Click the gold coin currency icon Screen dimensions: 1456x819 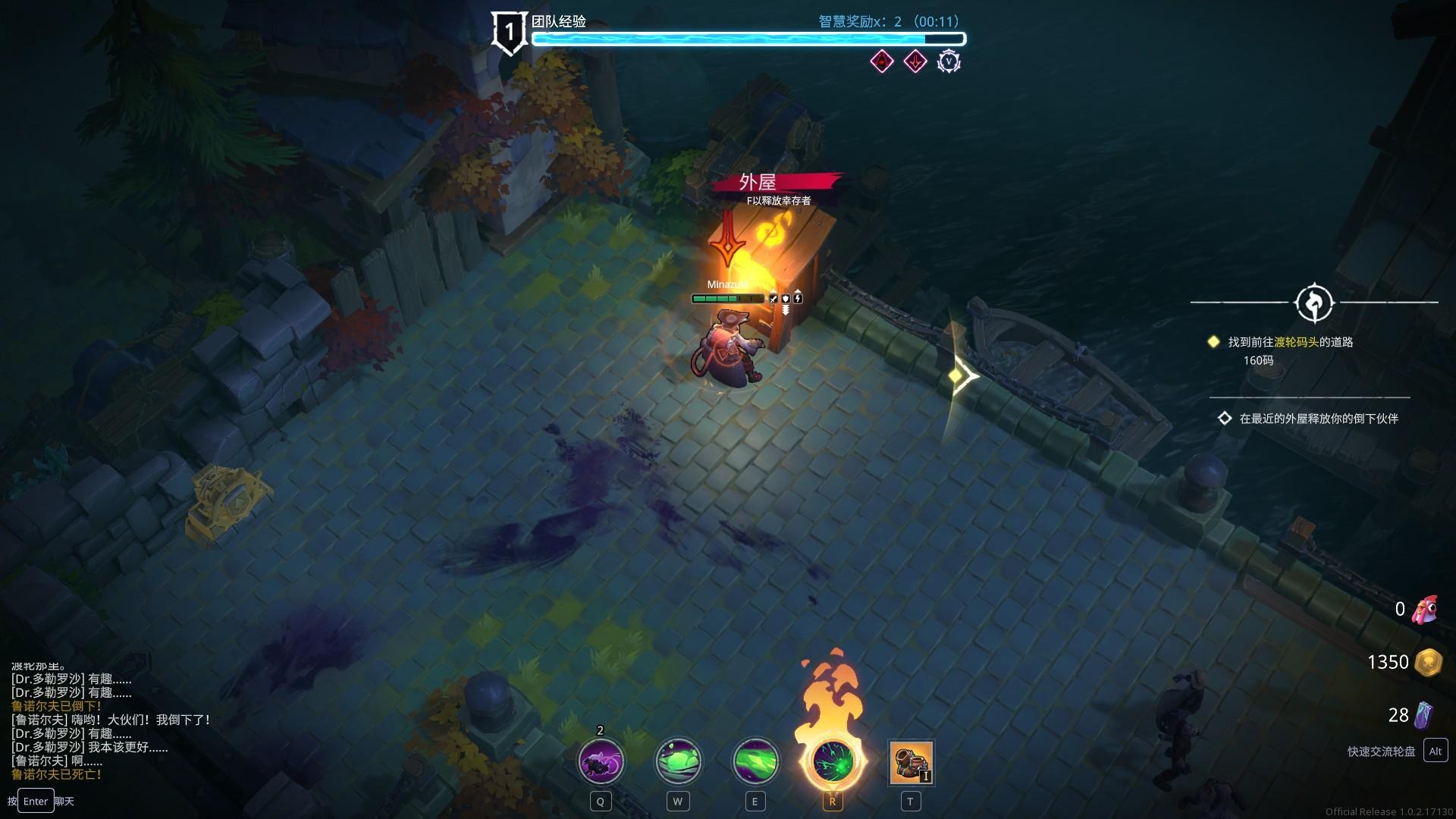point(1428,662)
